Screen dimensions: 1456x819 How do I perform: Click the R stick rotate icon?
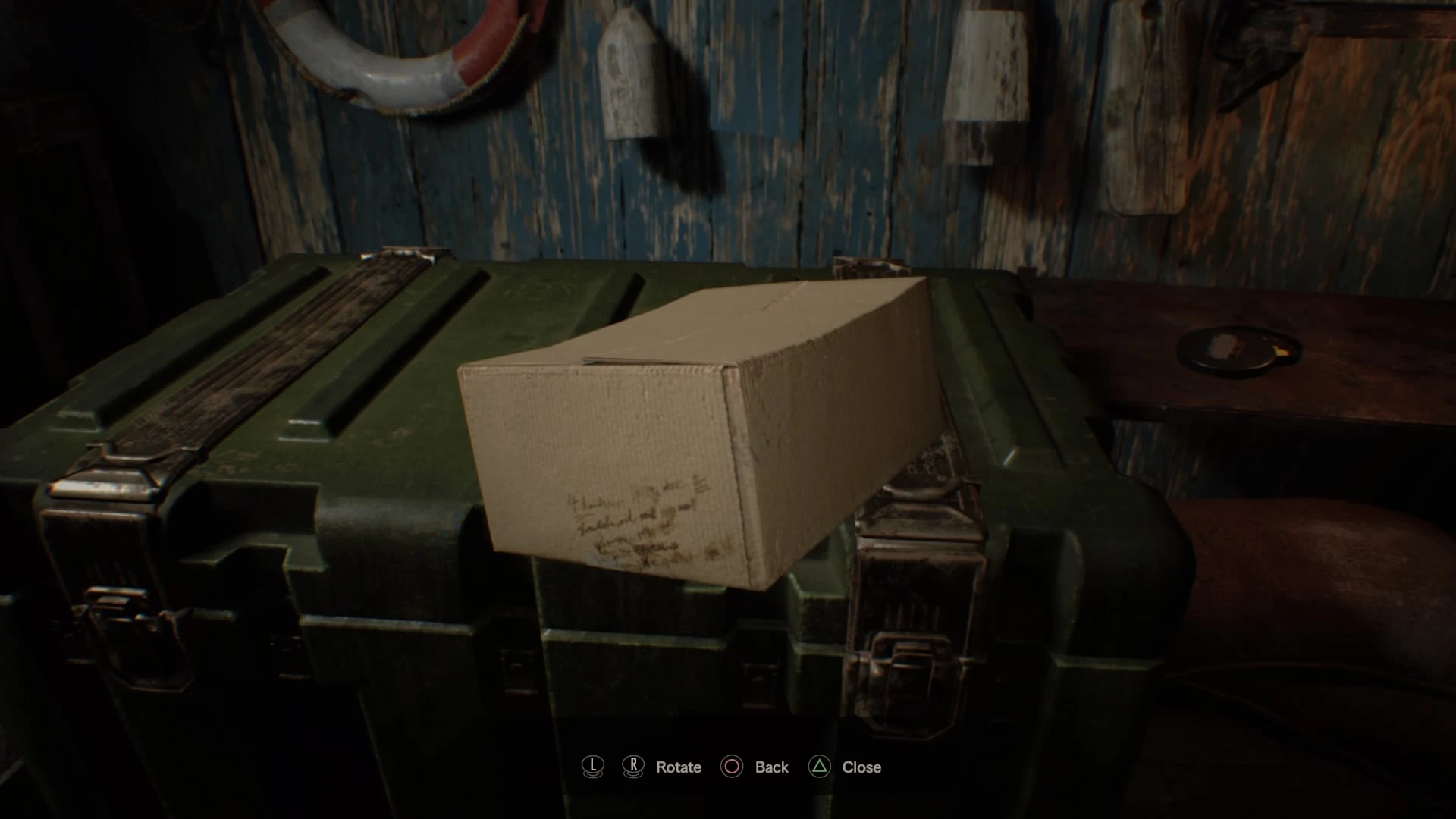pos(633,767)
